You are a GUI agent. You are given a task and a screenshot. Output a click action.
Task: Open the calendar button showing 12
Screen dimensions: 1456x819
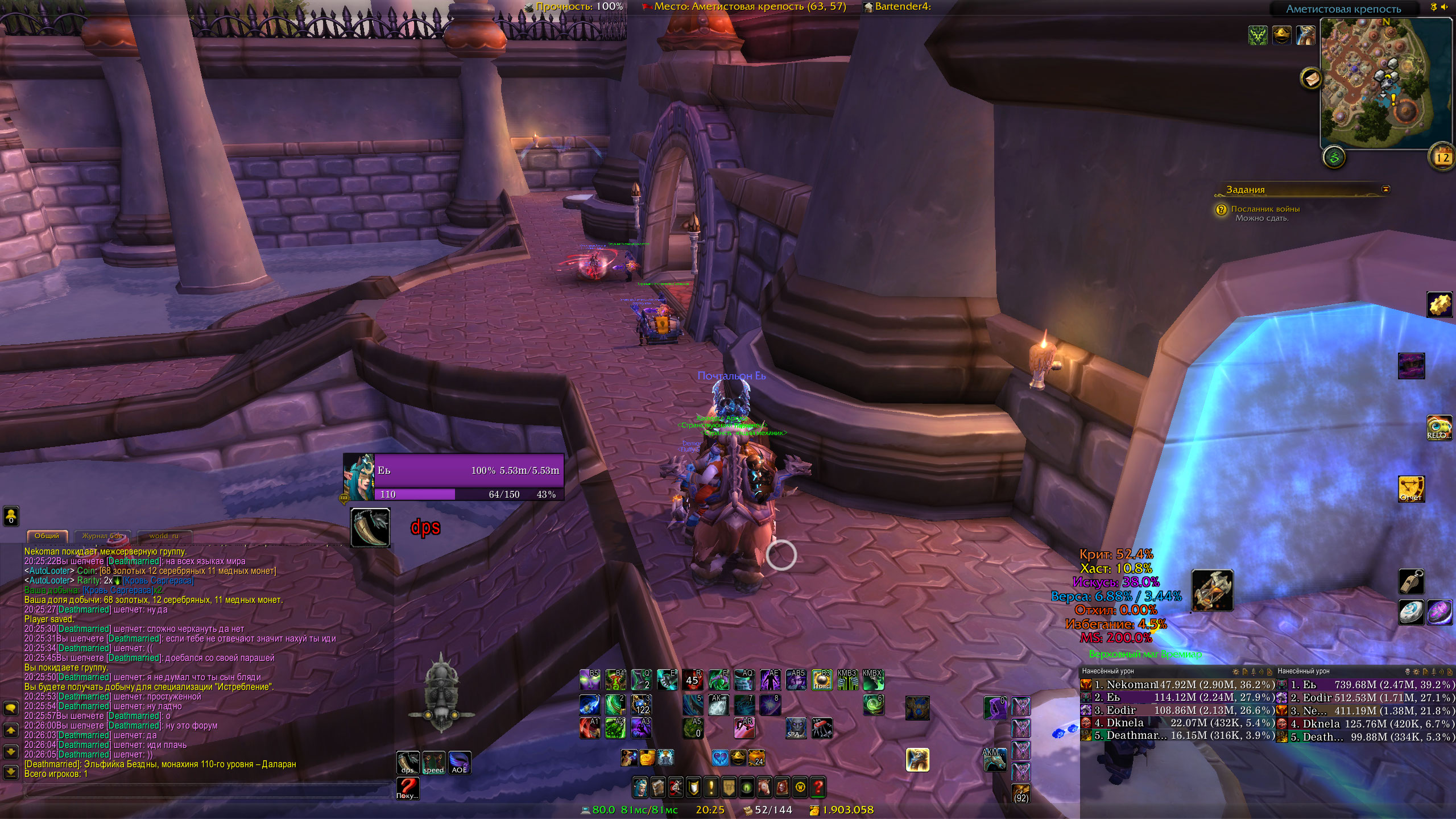1442,157
